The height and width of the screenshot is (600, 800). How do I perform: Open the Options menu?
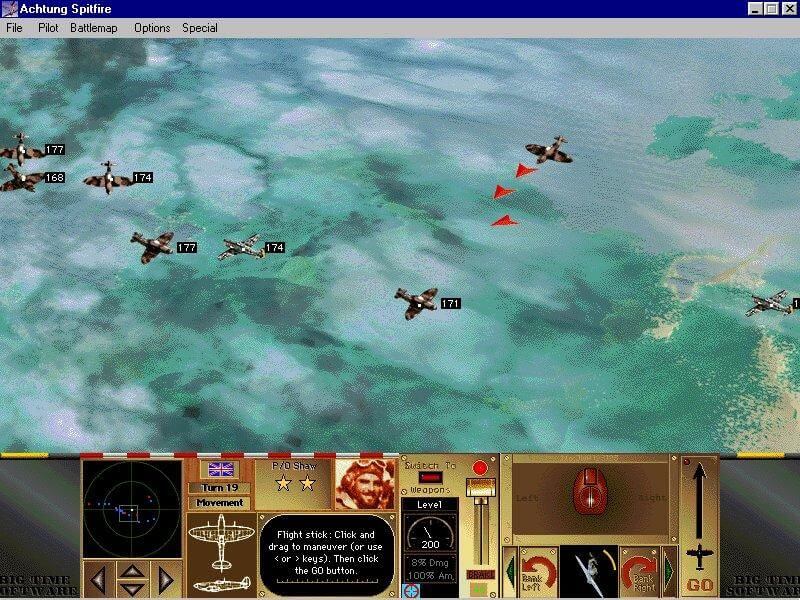(x=152, y=28)
